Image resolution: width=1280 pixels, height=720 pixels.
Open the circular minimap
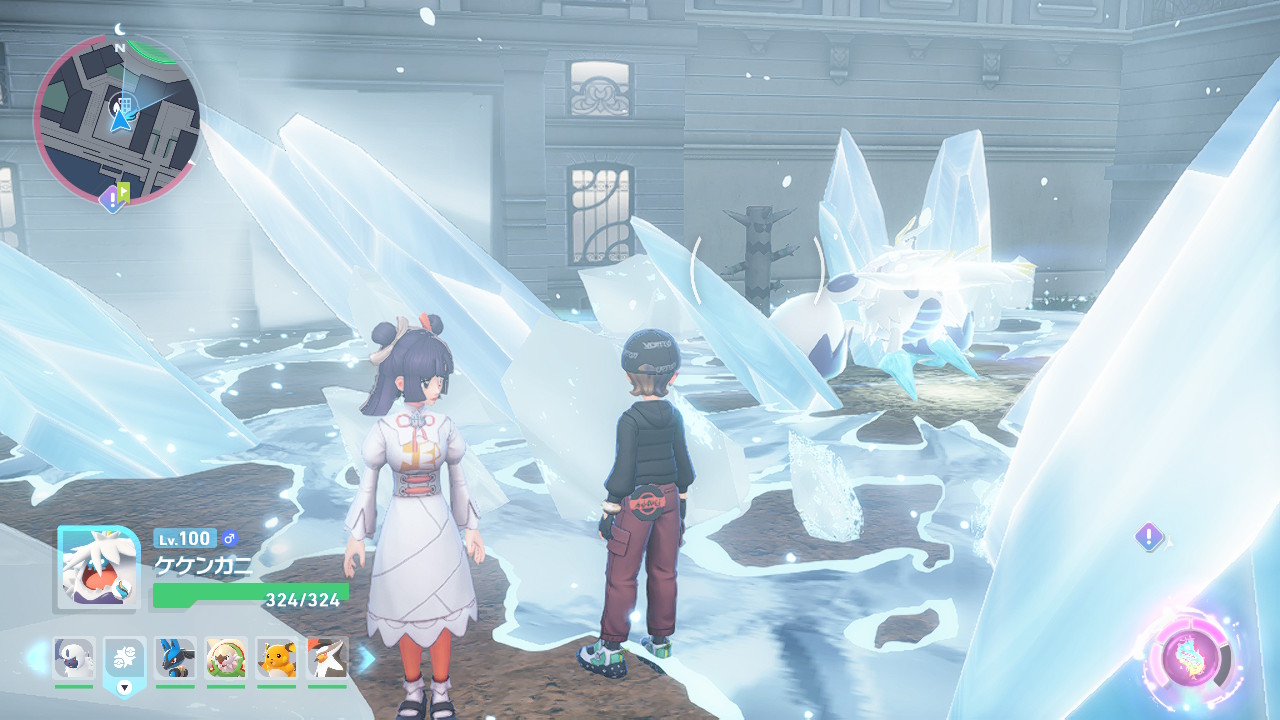click(x=118, y=120)
